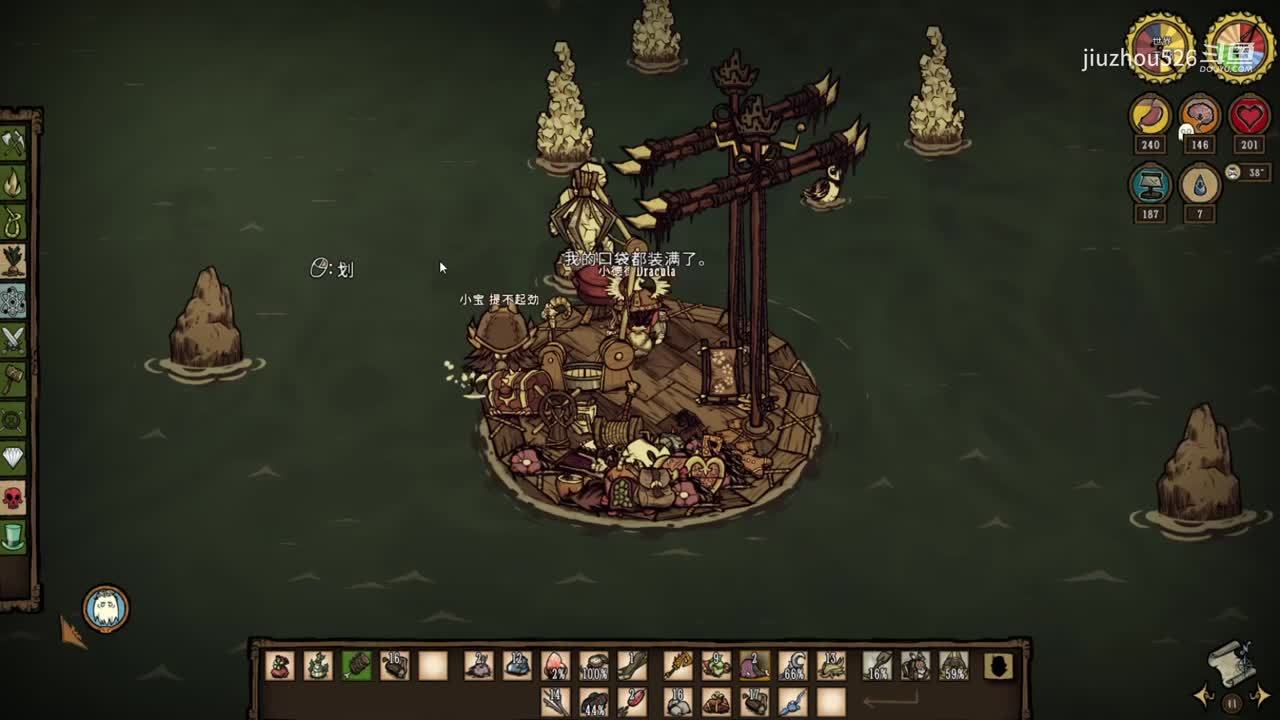Pick the 100% durability inventory item
This screenshot has width=1280, height=720.
pyautogui.click(x=594, y=665)
